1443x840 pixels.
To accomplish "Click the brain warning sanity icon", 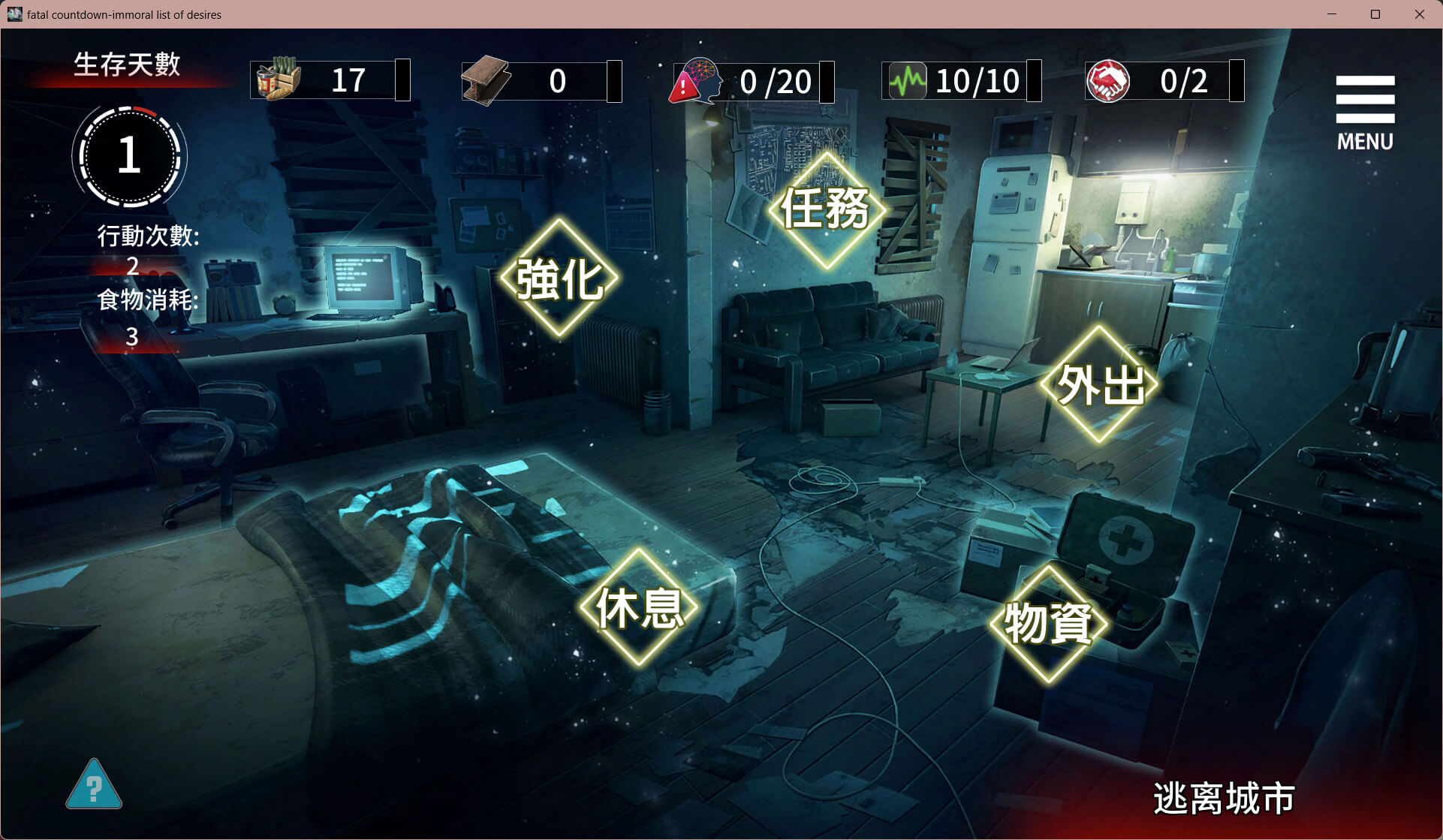I will pyautogui.click(x=696, y=80).
